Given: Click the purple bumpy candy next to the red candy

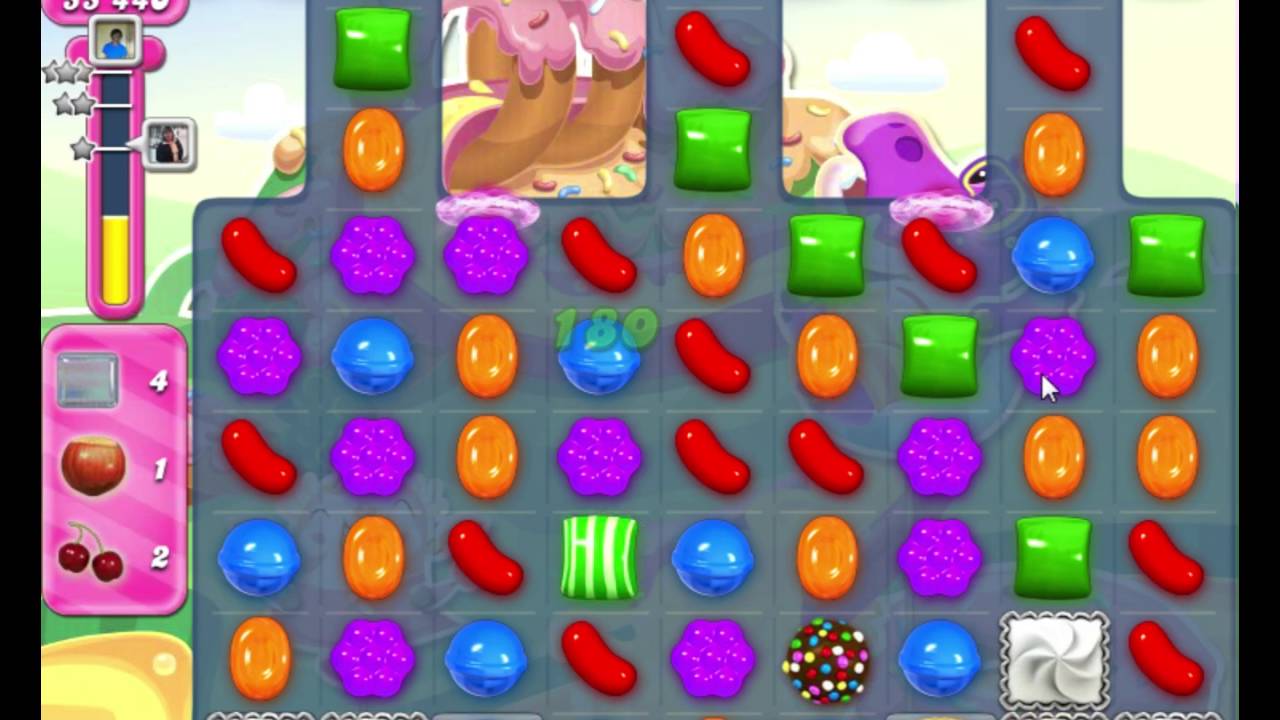Looking at the screenshot, I should 373,257.
